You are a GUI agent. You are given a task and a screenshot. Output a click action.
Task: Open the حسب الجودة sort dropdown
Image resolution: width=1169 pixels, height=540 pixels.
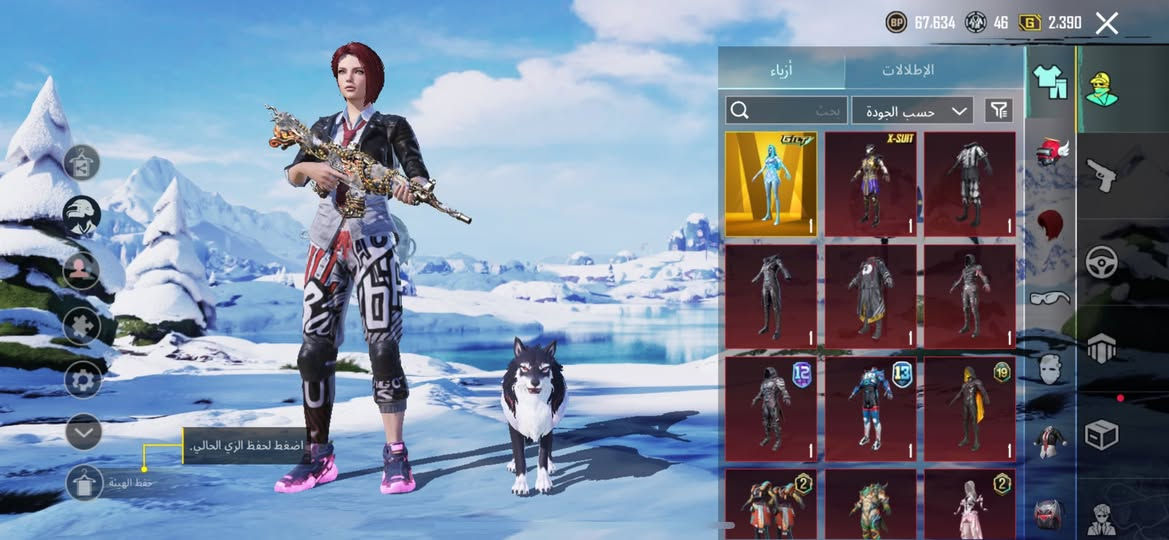pyautogui.click(x=912, y=110)
